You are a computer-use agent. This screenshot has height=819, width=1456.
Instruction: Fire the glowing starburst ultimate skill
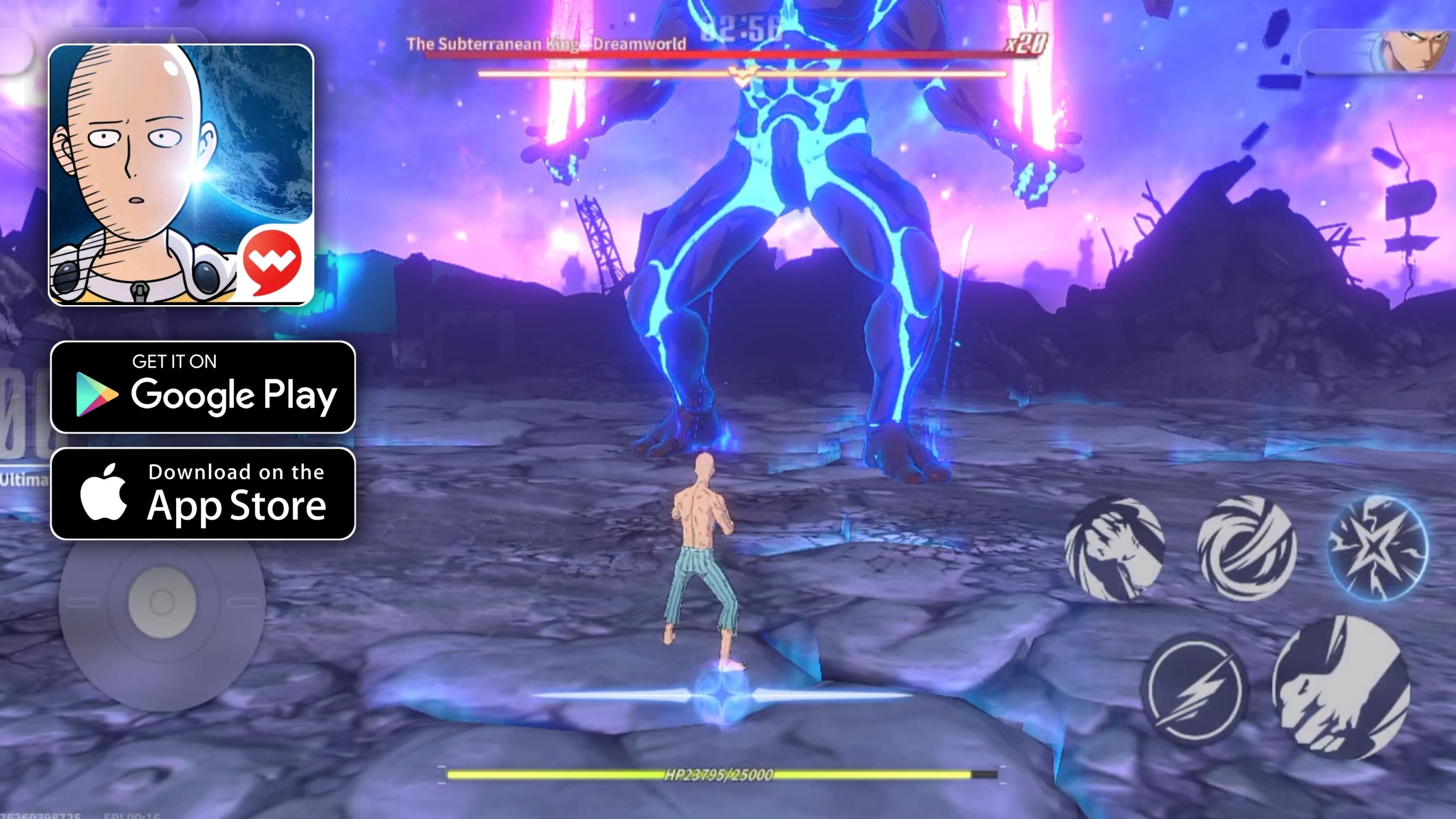[1377, 546]
